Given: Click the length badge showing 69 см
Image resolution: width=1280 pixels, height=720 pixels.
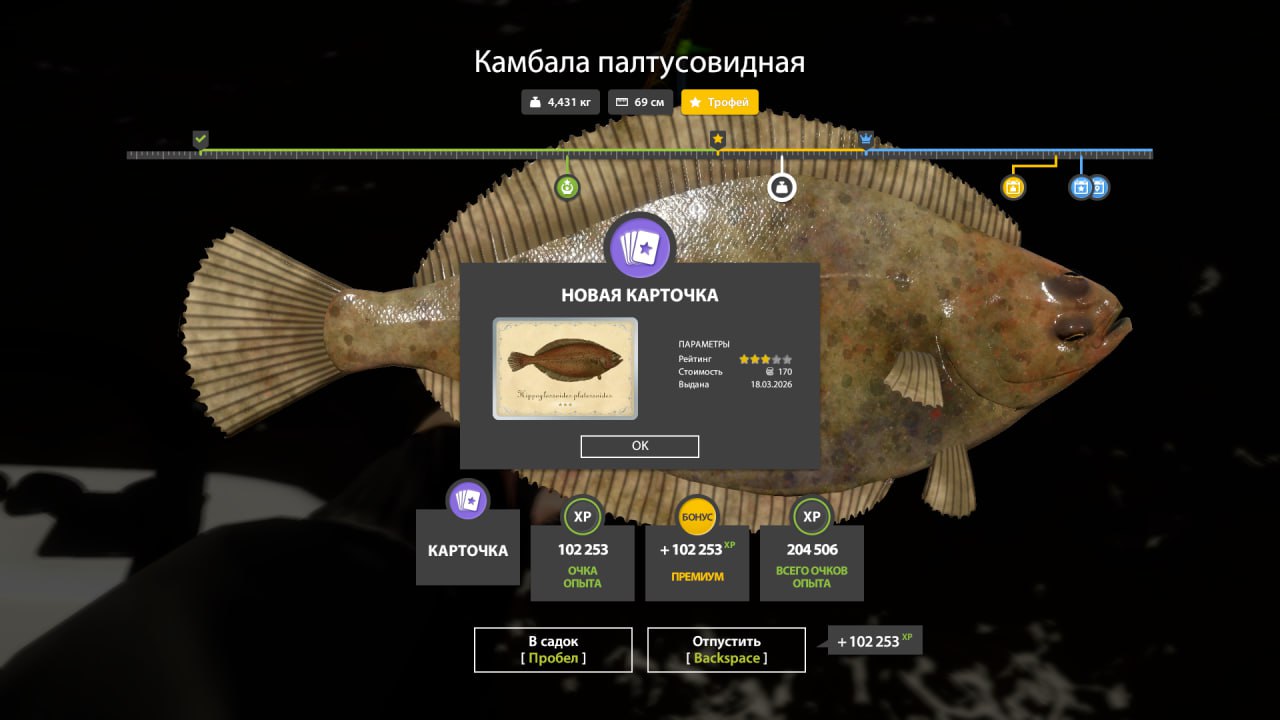Looking at the screenshot, I should [640, 101].
